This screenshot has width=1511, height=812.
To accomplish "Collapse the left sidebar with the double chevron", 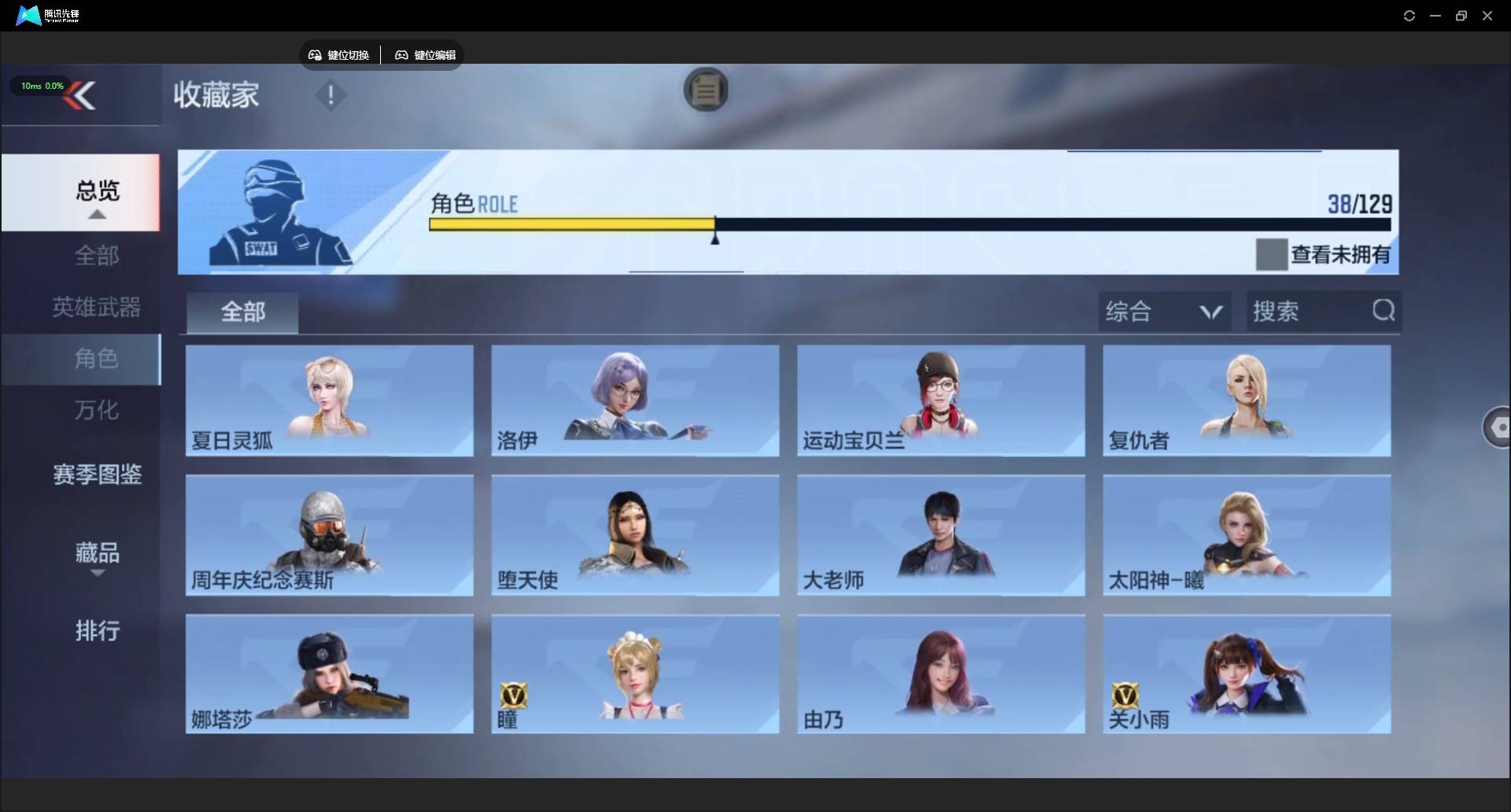I will pyautogui.click(x=81, y=95).
